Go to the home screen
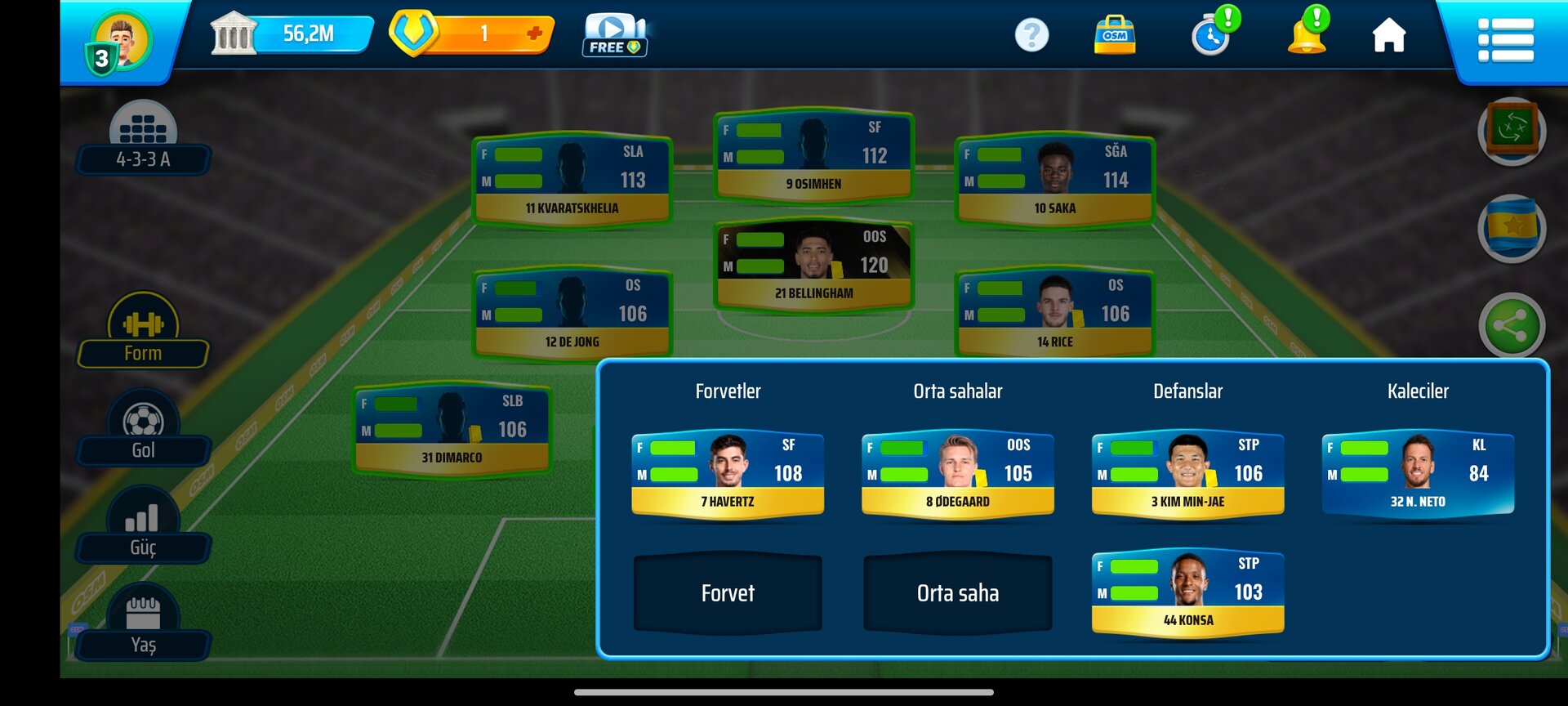 tap(1388, 36)
